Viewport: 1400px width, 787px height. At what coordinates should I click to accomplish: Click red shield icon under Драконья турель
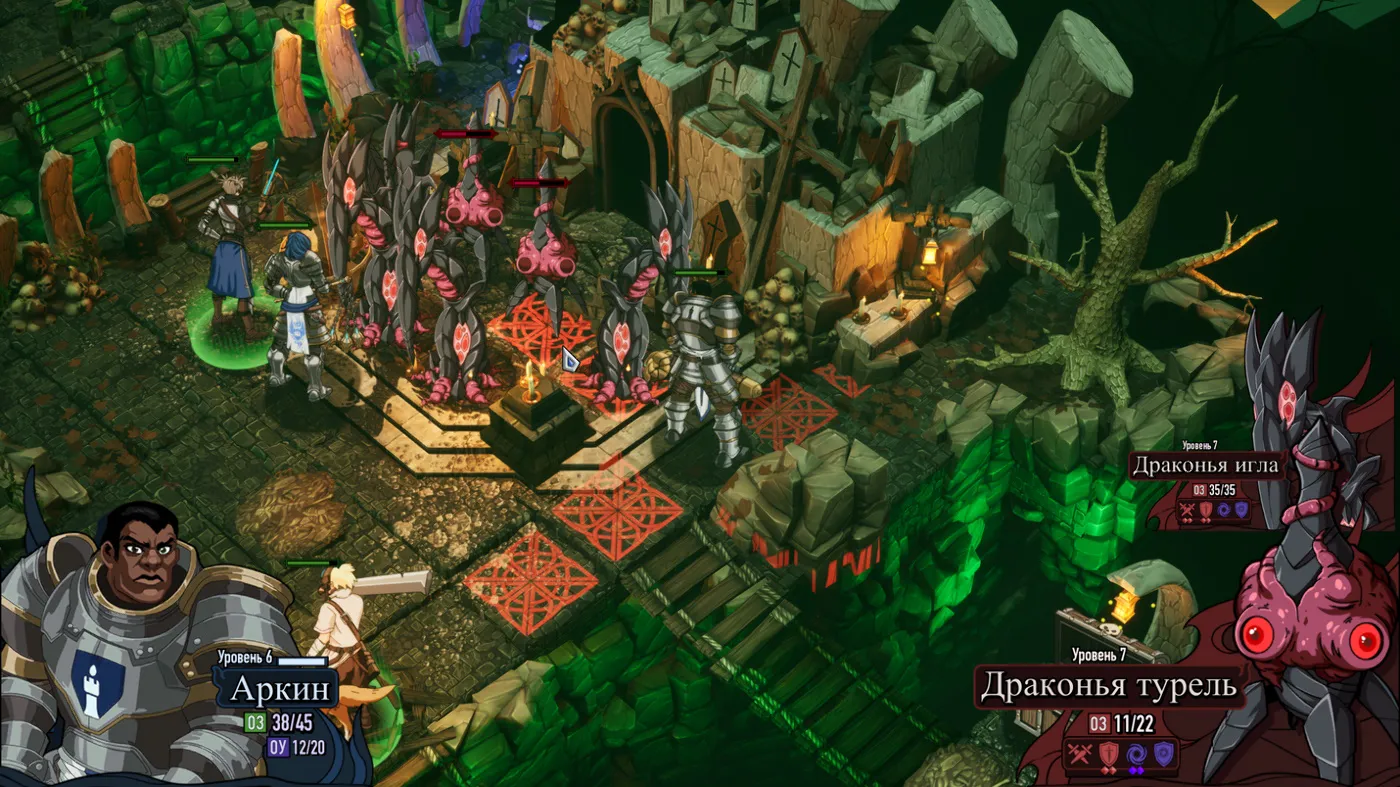point(1107,754)
